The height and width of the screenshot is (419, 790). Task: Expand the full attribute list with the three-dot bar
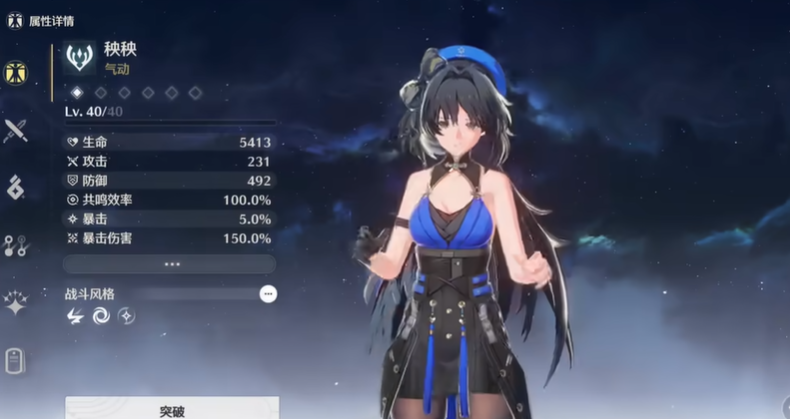[x=170, y=264]
